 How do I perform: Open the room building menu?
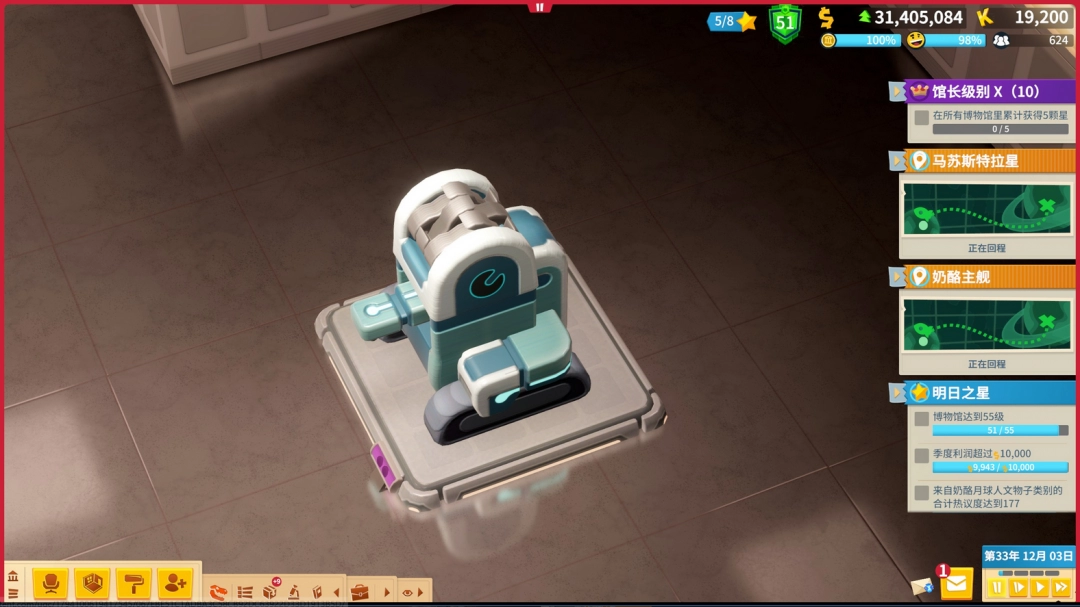92,582
